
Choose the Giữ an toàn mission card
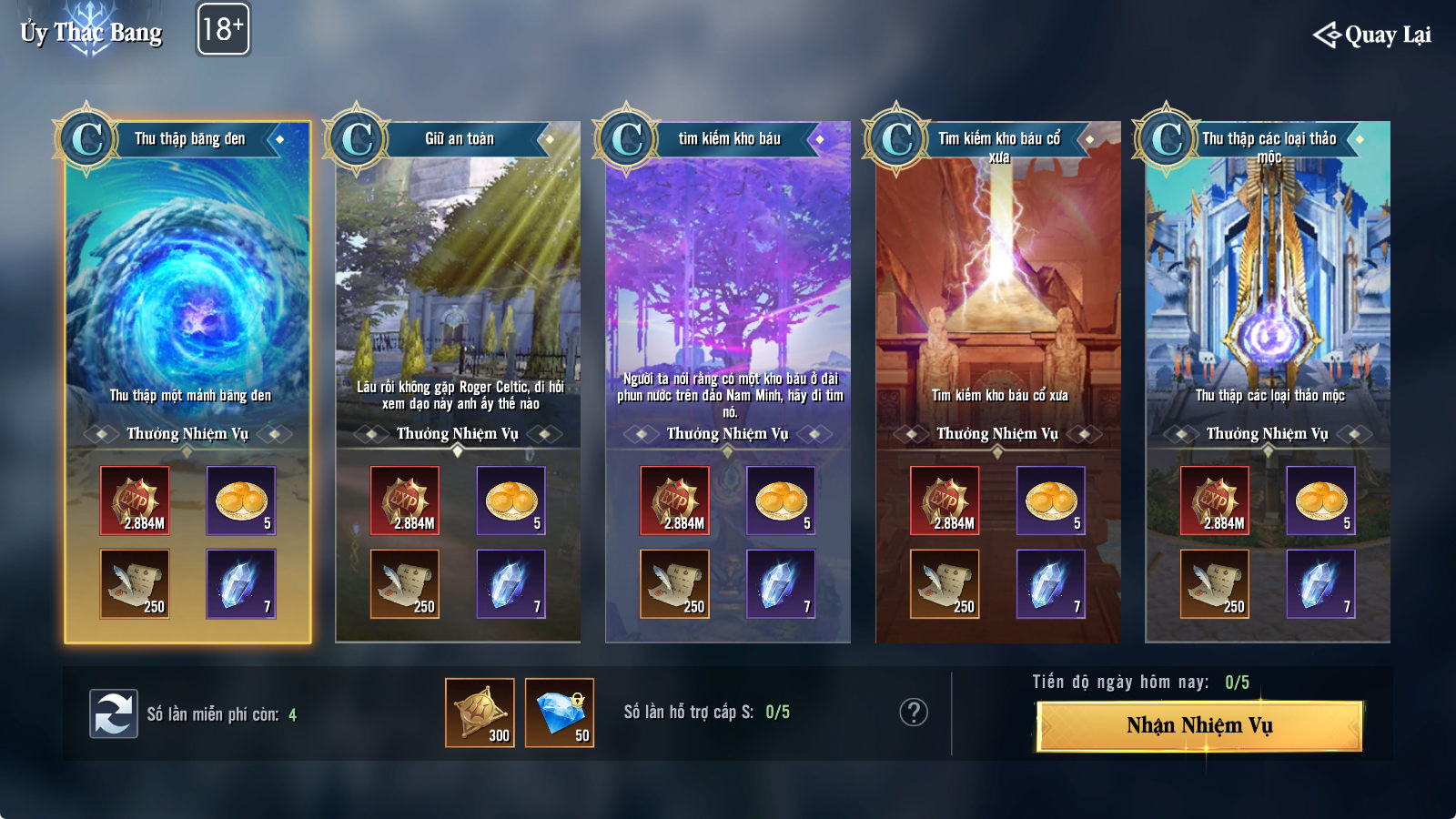[458, 291]
